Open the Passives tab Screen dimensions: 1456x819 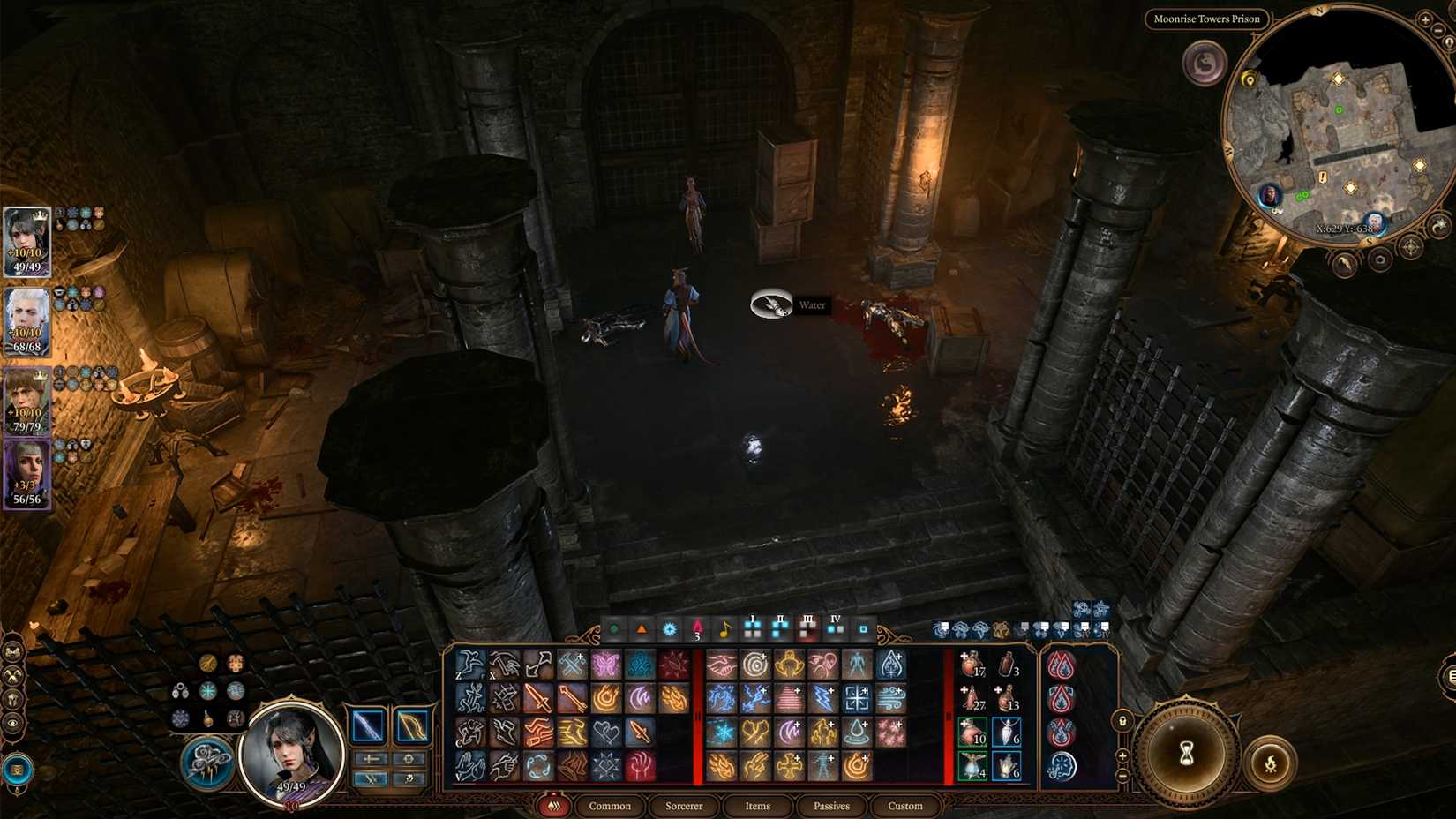click(830, 806)
